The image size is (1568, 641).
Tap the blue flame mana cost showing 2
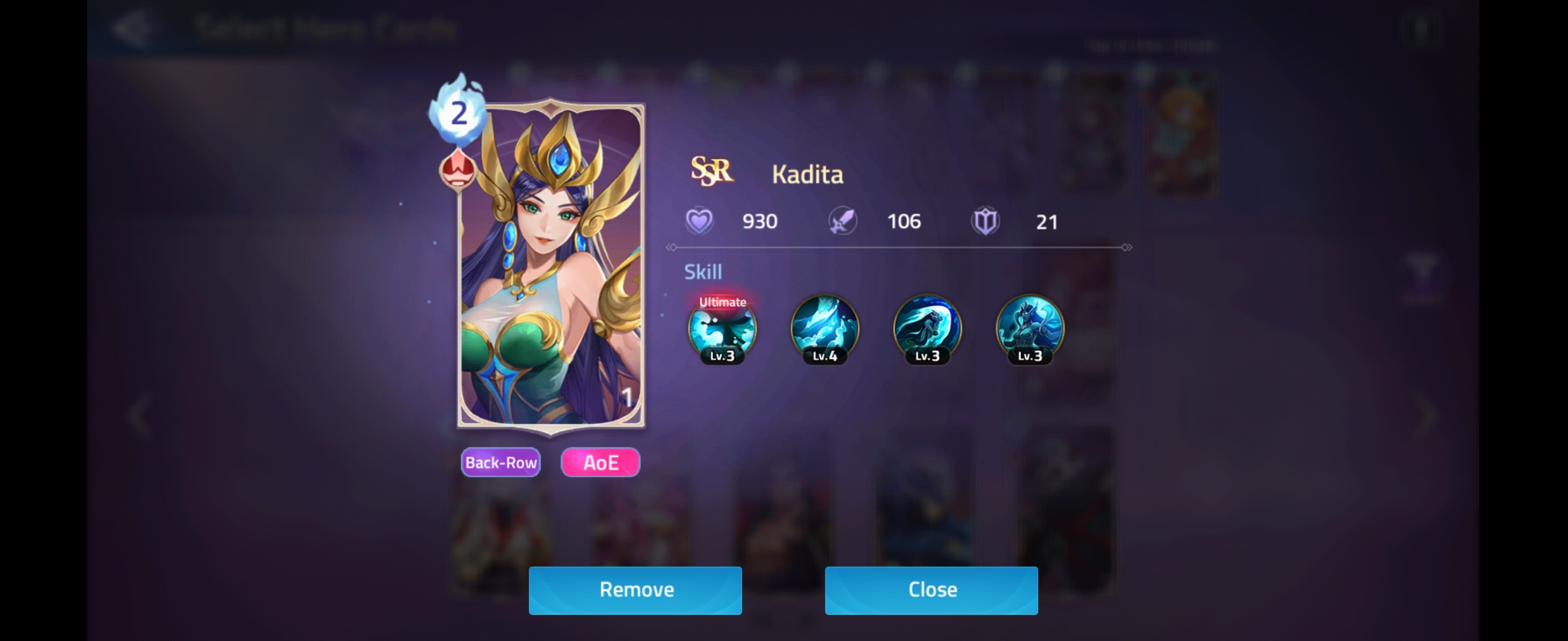[461, 113]
